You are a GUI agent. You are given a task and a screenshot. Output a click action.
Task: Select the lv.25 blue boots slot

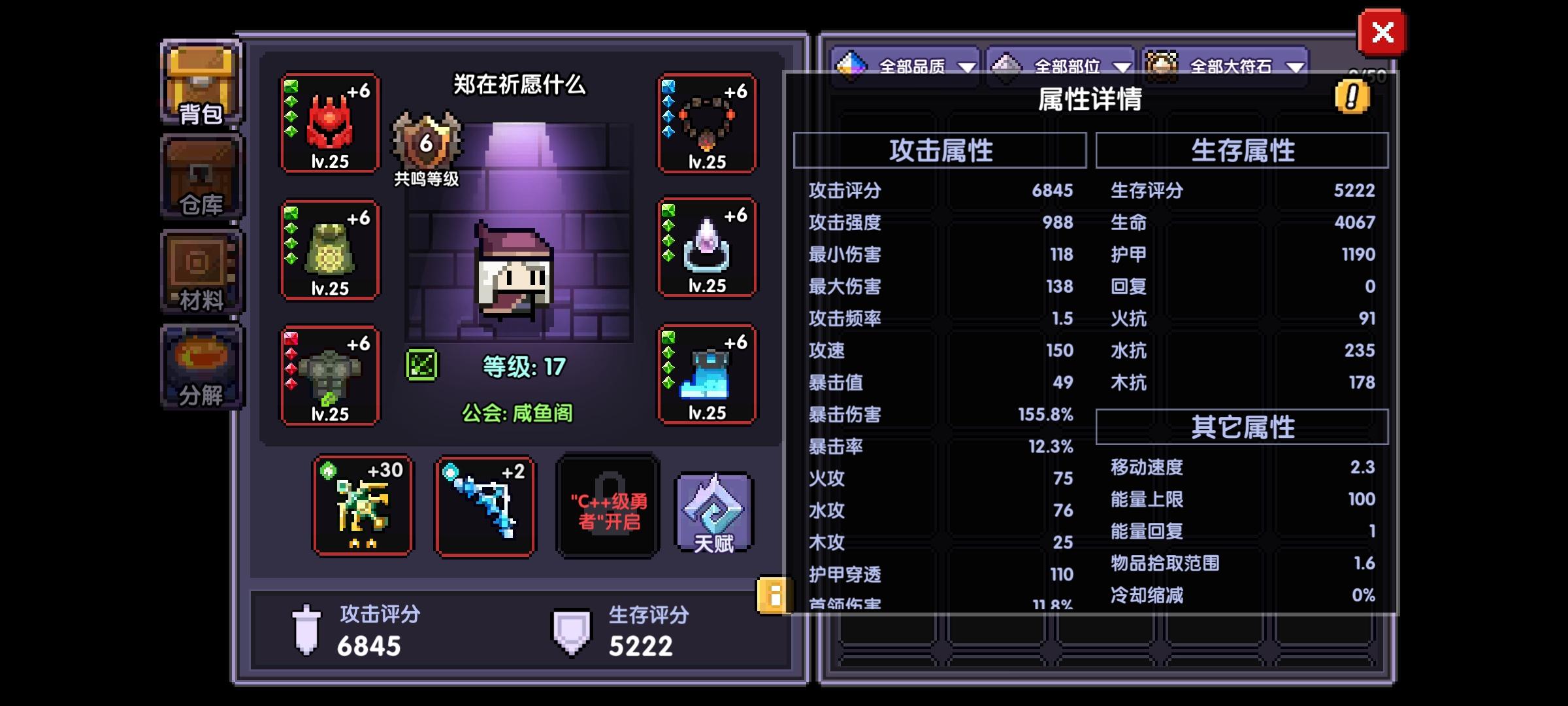[708, 376]
